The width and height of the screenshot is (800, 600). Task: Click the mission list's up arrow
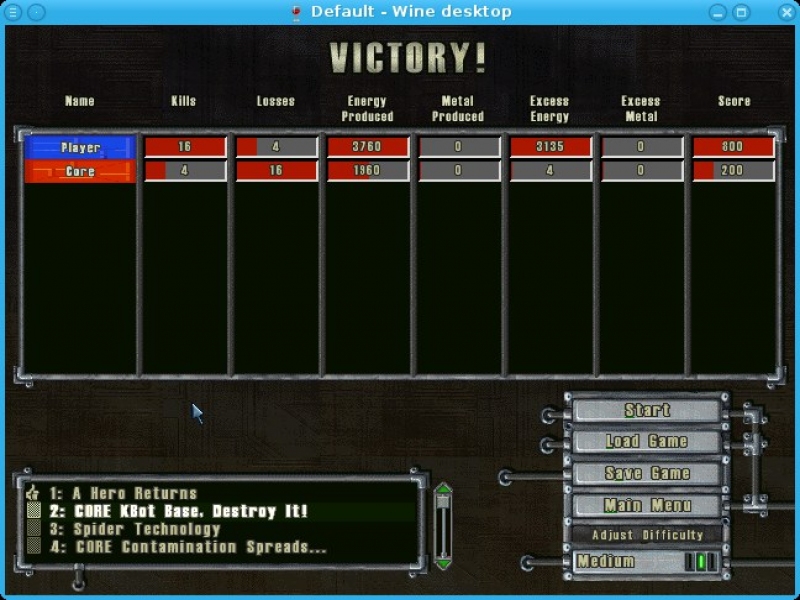click(443, 489)
